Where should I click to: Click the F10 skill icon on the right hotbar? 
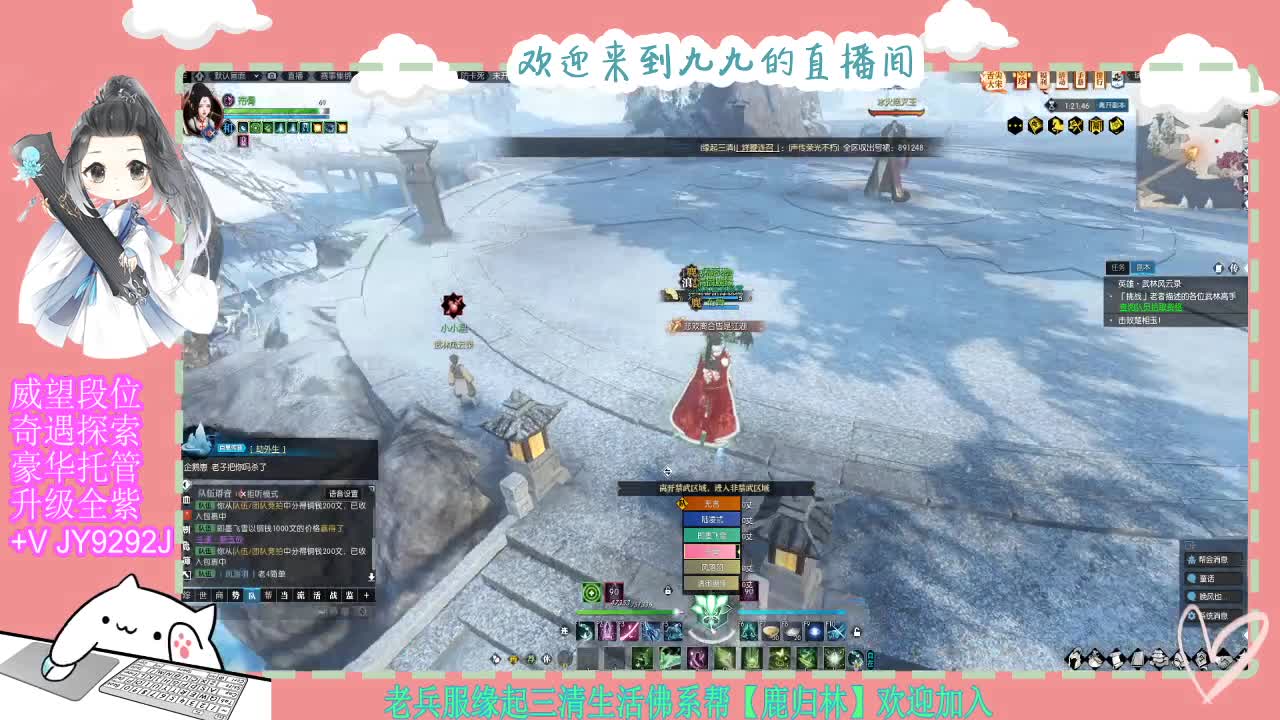pos(835,632)
